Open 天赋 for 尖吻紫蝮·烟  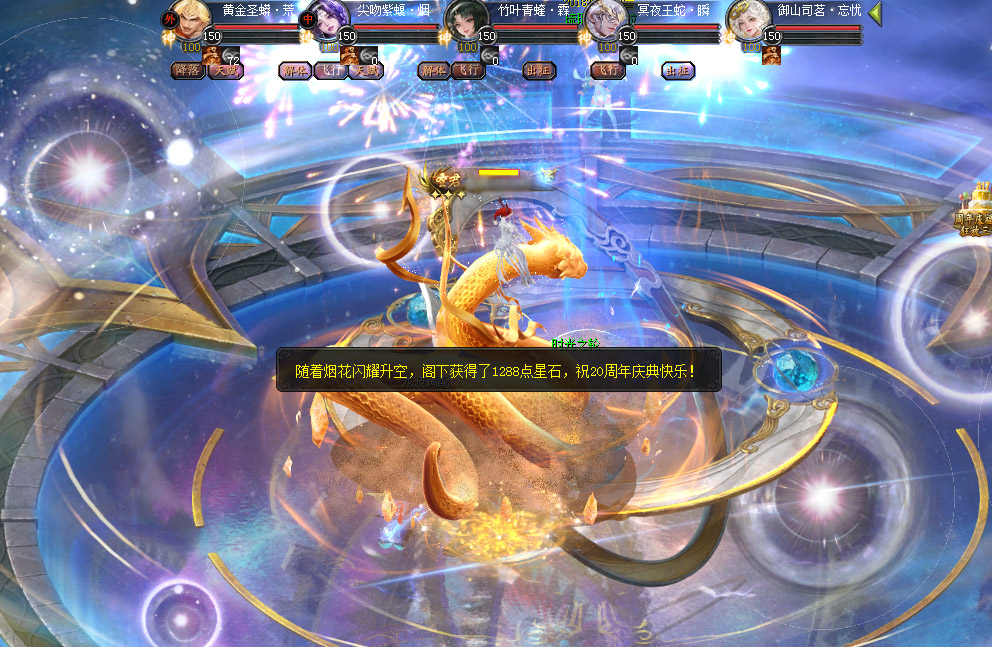coord(366,71)
